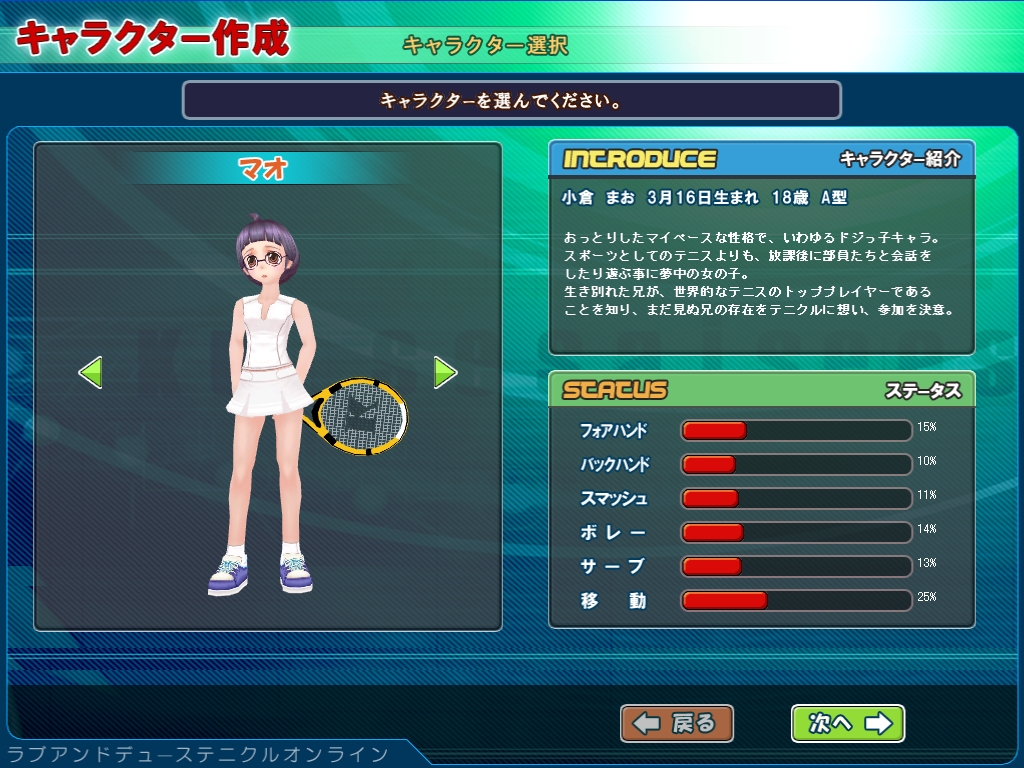
Task: Go back with the 戻る button
Action: click(x=677, y=723)
